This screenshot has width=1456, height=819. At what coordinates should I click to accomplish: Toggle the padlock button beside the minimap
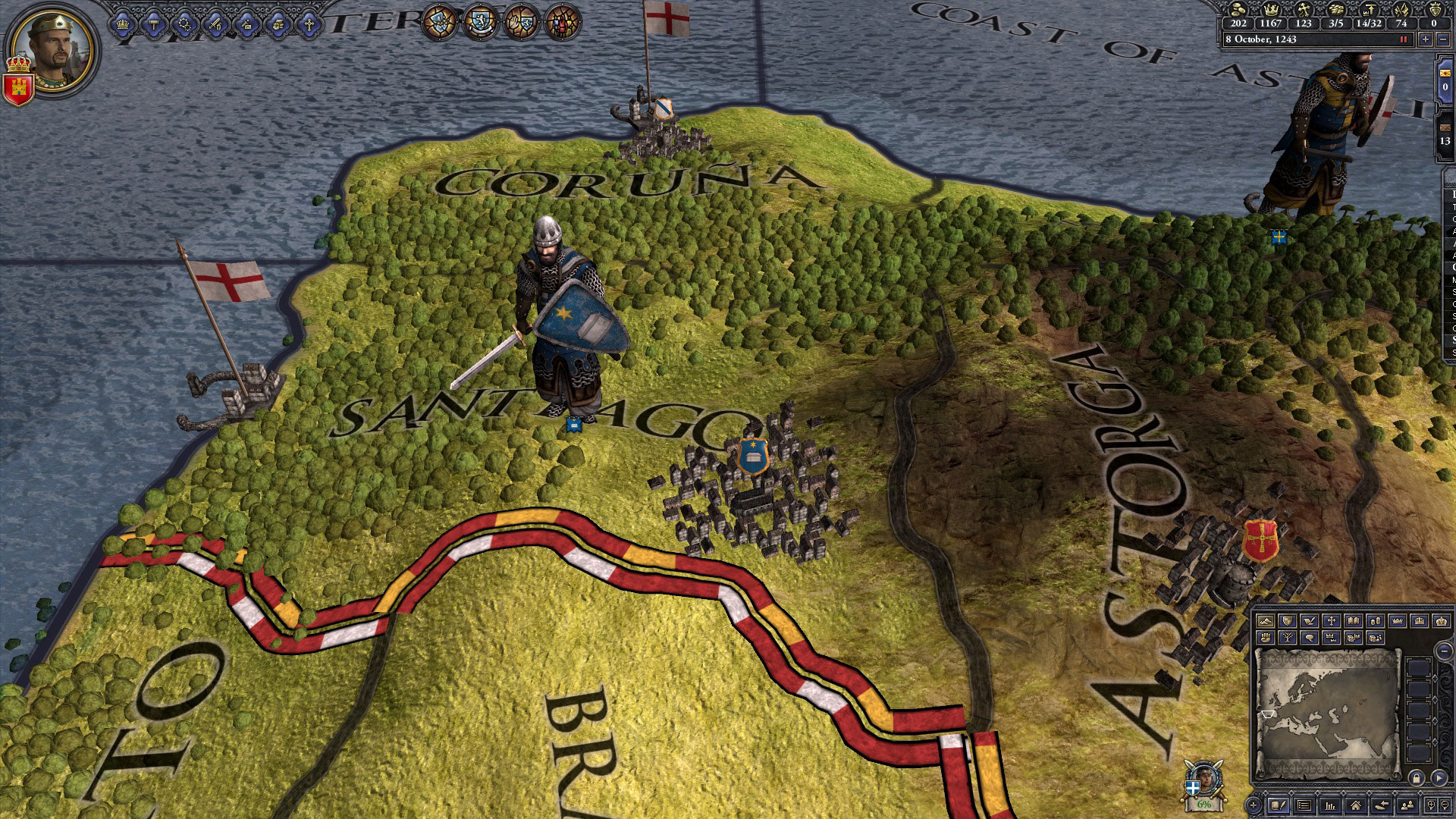coord(1416,778)
